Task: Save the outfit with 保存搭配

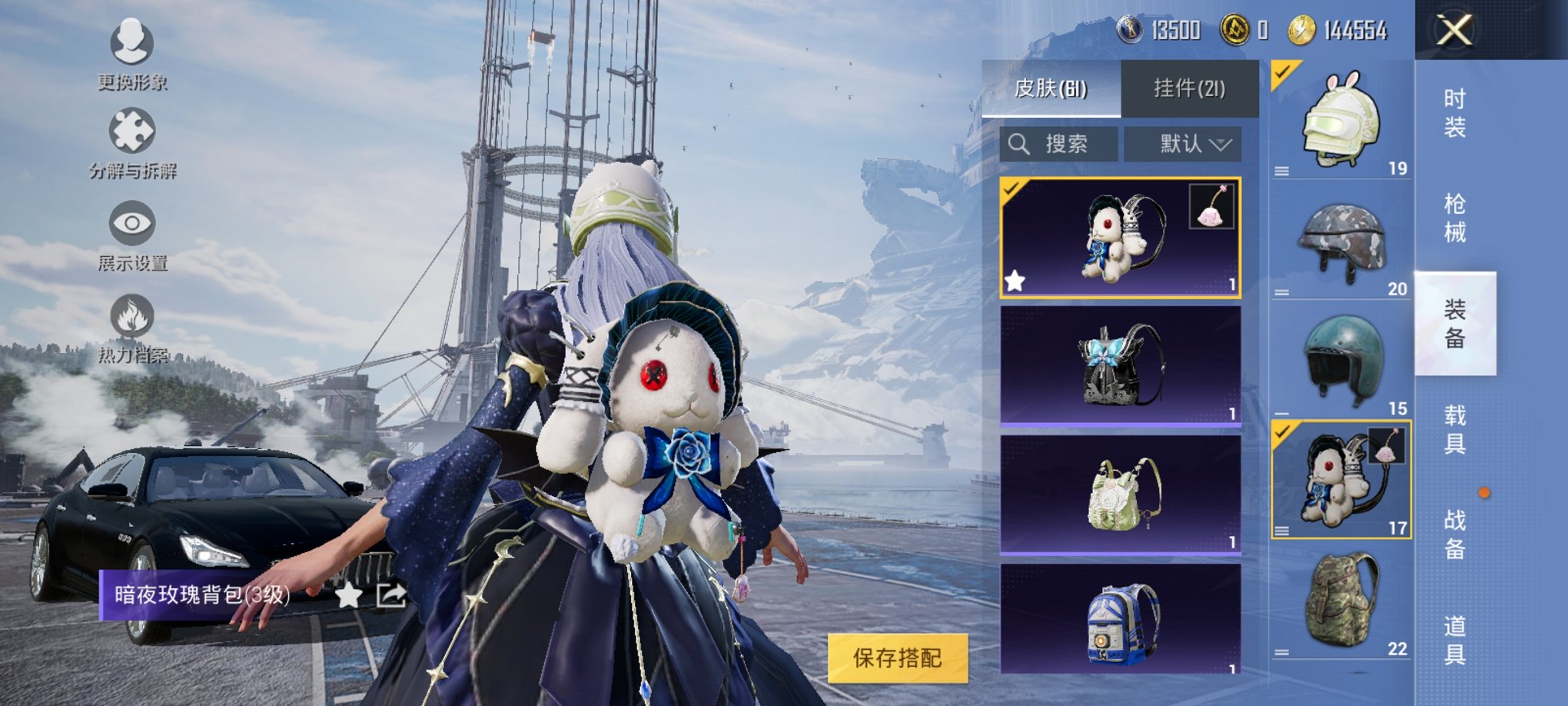Action: (897, 658)
